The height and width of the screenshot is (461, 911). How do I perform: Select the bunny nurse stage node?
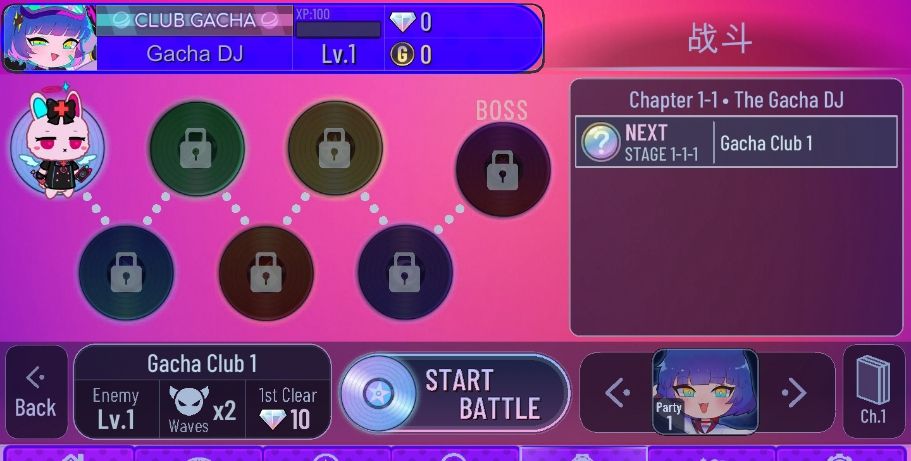click(x=57, y=147)
